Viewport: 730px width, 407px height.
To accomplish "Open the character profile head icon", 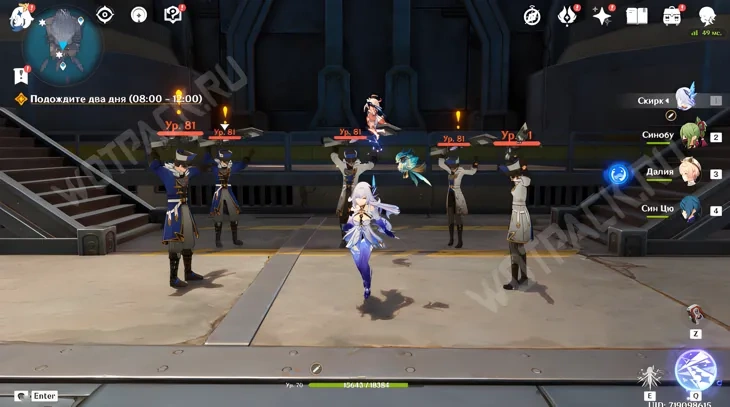I will coord(707,16).
